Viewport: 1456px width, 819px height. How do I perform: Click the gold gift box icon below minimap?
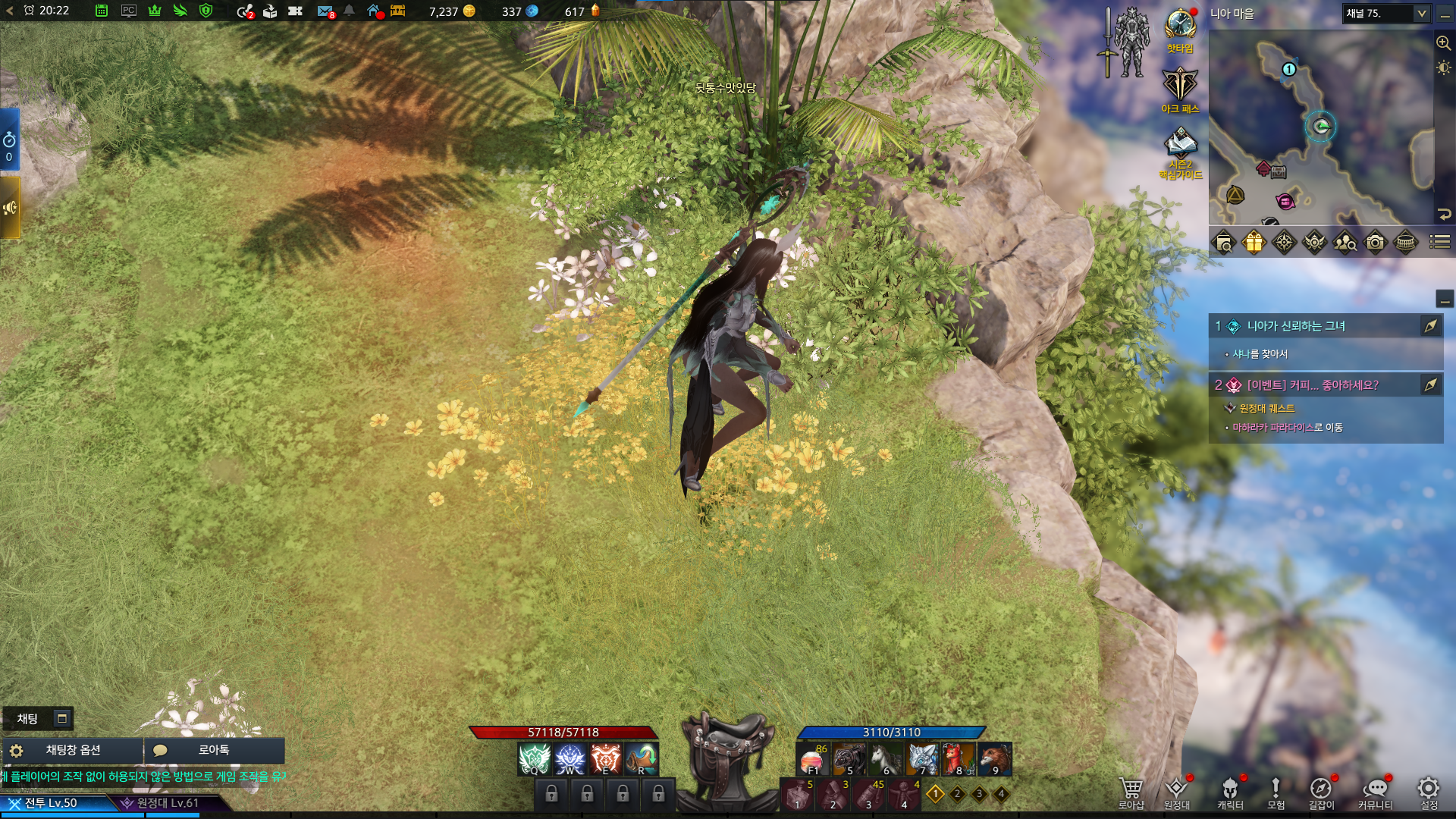coord(1254,243)
